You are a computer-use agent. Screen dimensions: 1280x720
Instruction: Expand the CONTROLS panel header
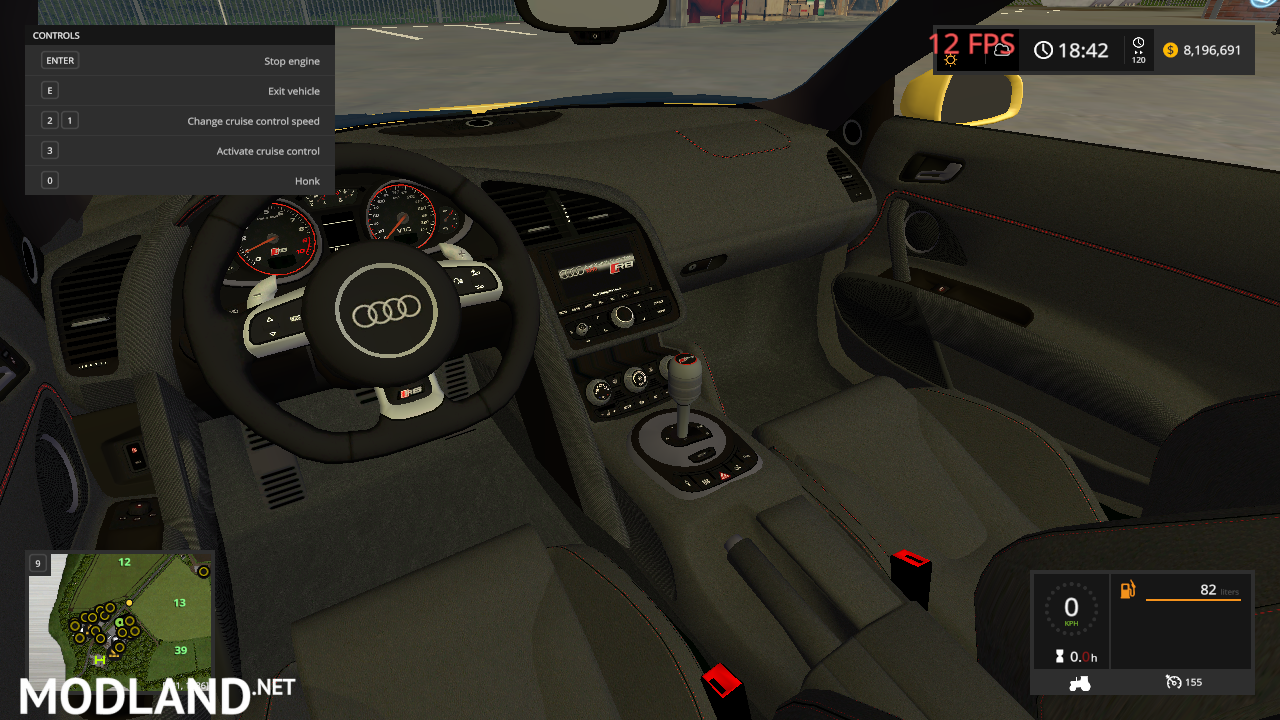[x=56, y=35]
